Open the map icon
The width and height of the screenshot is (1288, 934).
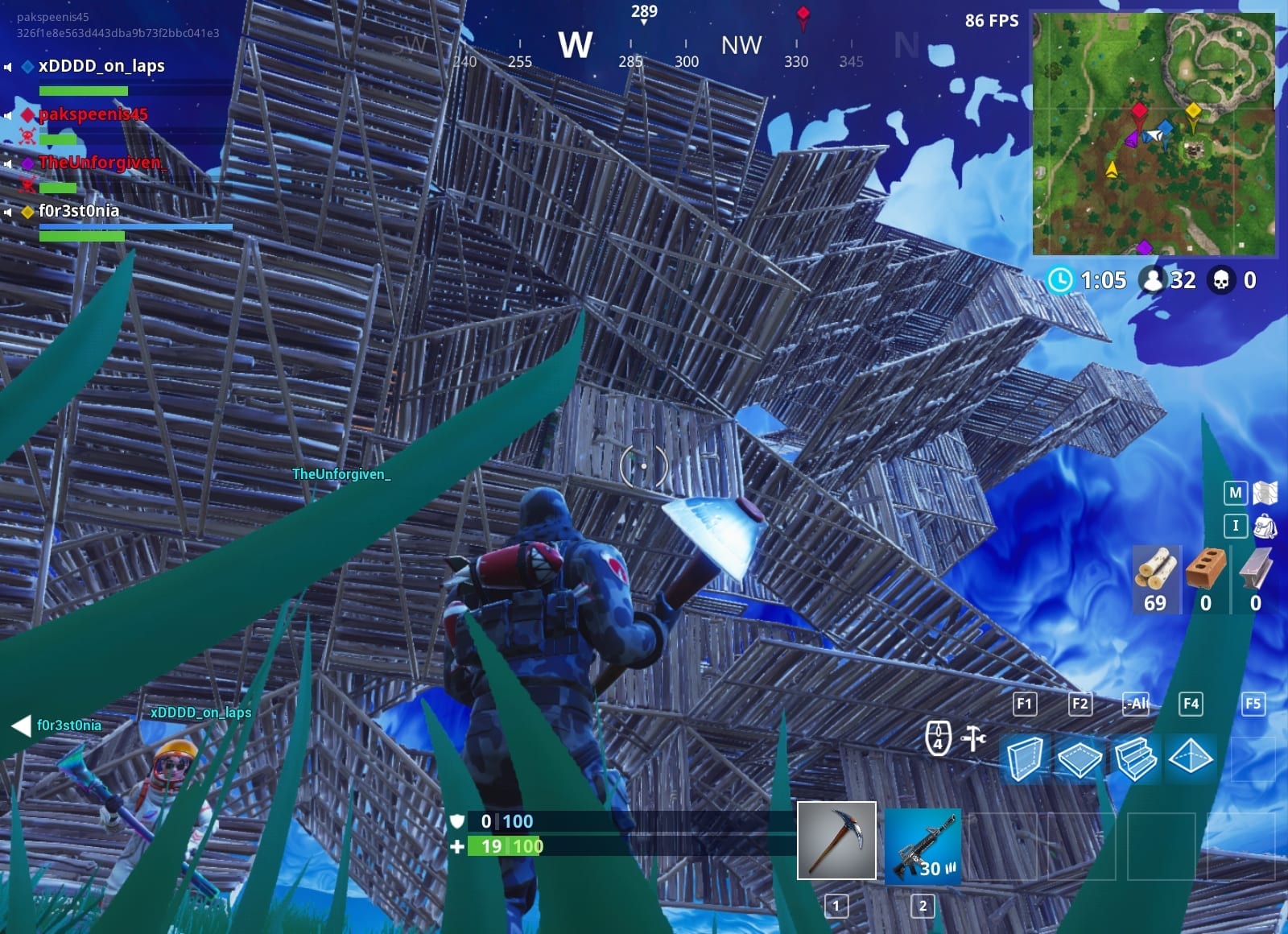(1265, 492)
